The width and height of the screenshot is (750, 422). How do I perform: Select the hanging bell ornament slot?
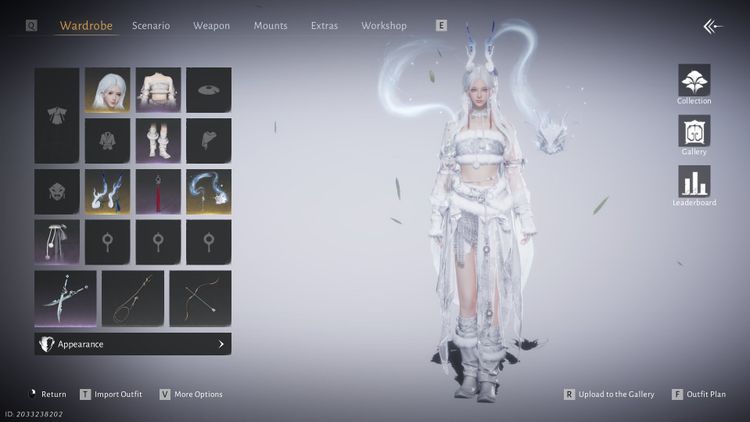click(x=57, y=242)
